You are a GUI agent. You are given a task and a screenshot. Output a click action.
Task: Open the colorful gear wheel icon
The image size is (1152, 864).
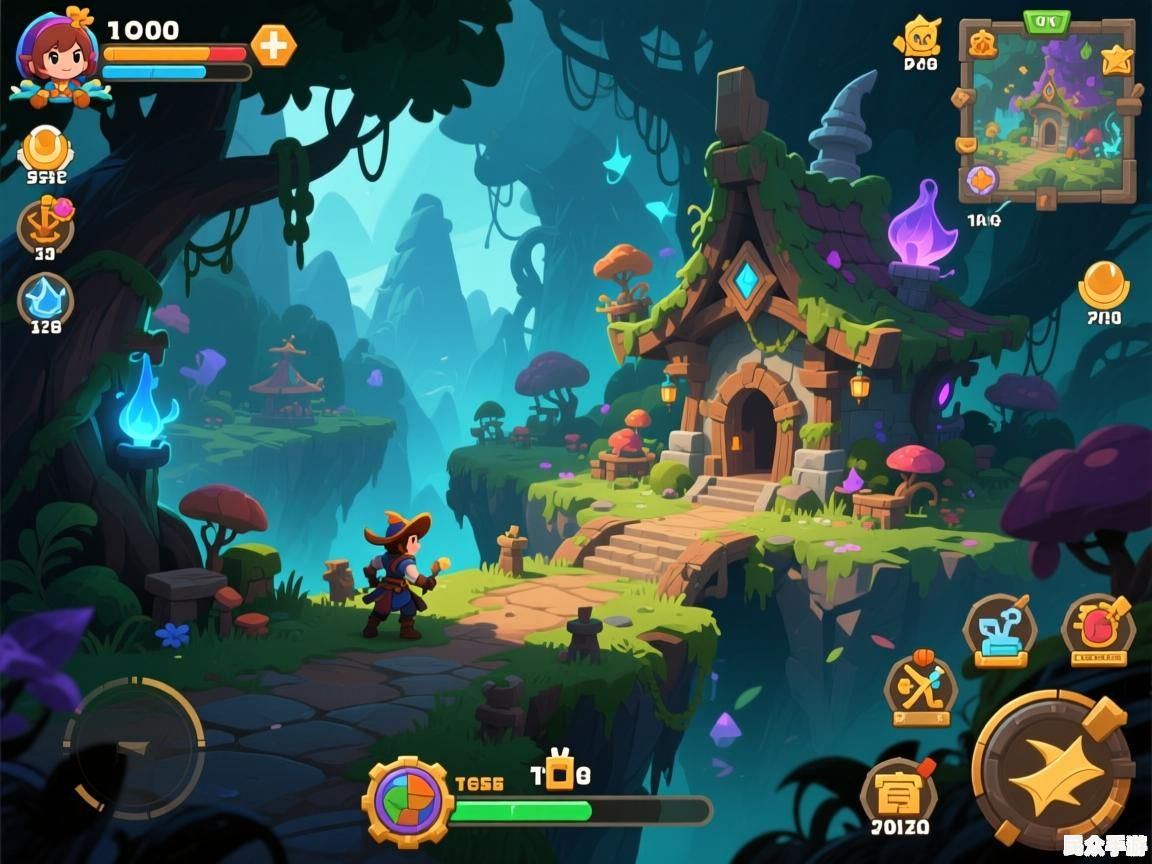click(x=408, y=801)
